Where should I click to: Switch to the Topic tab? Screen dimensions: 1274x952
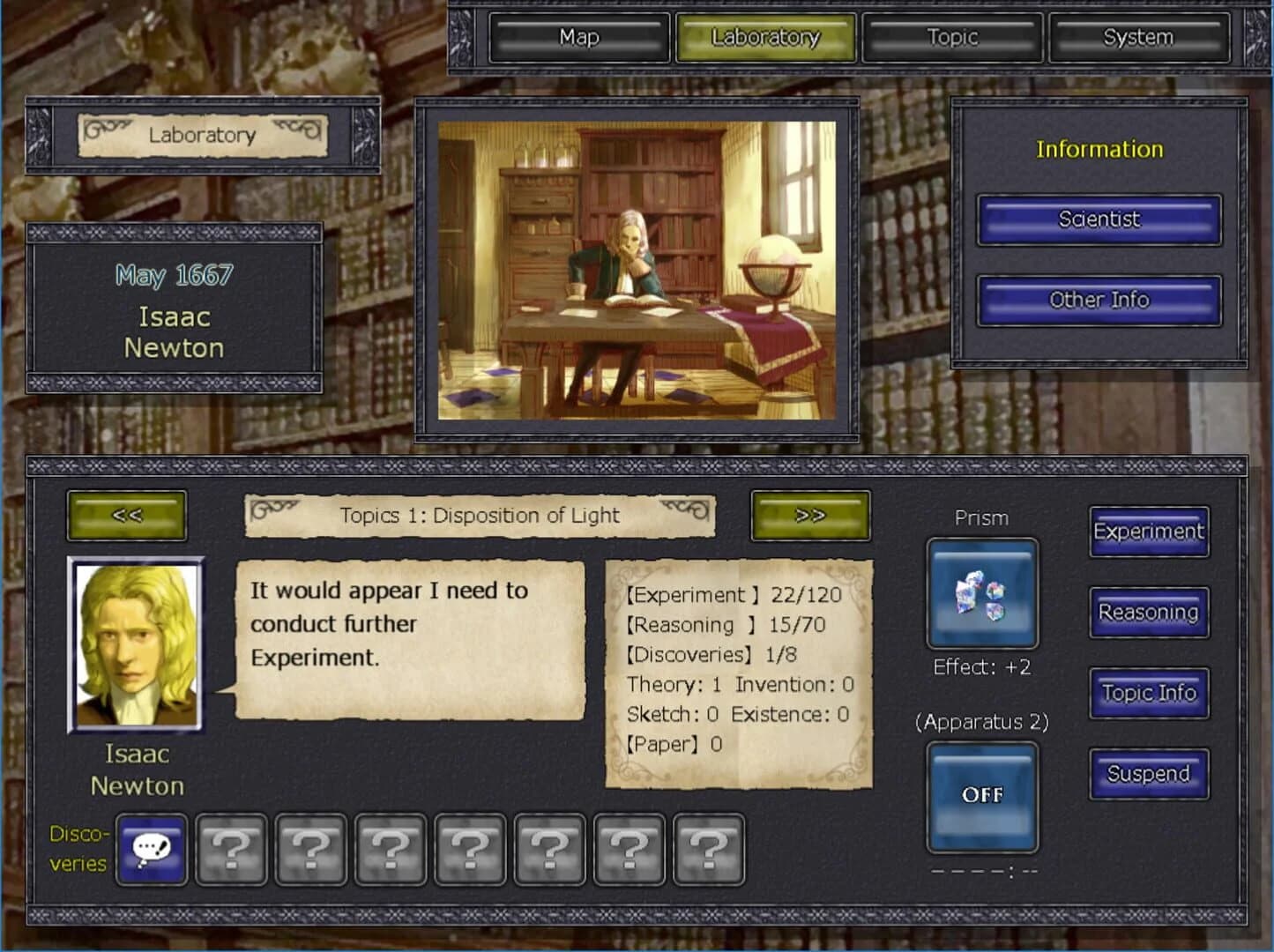tap(952, 38)
